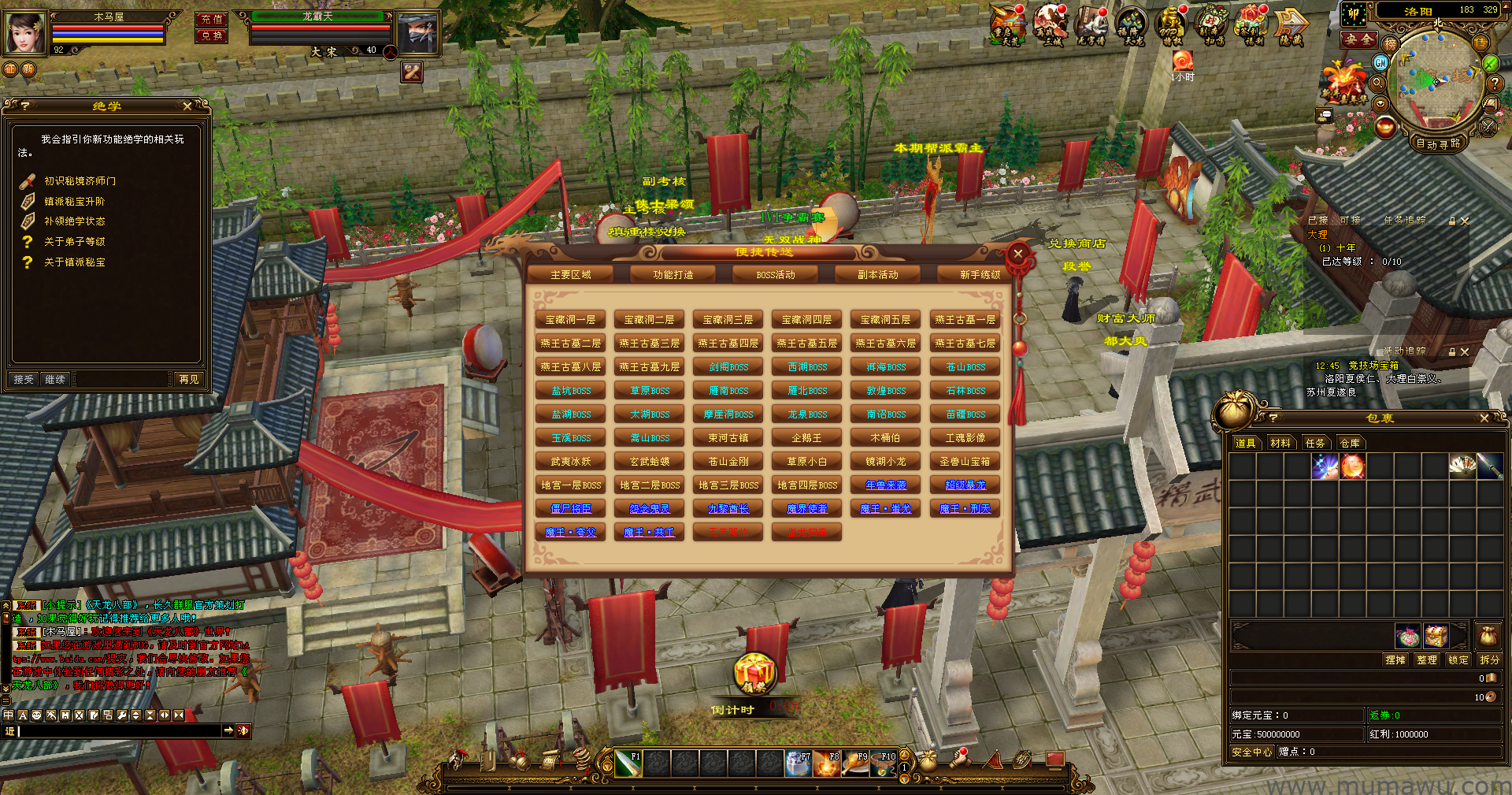
Task: Show the 新手练级 tab
Action: tap(979, 275)
